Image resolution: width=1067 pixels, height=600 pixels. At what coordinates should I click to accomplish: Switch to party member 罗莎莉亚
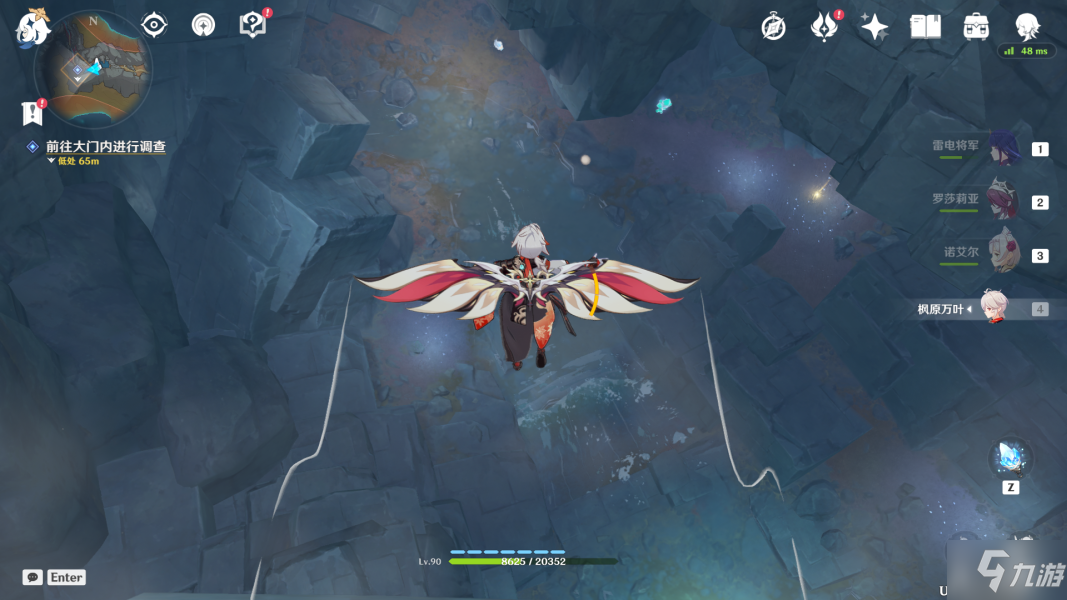click(x=1001, y=201)
